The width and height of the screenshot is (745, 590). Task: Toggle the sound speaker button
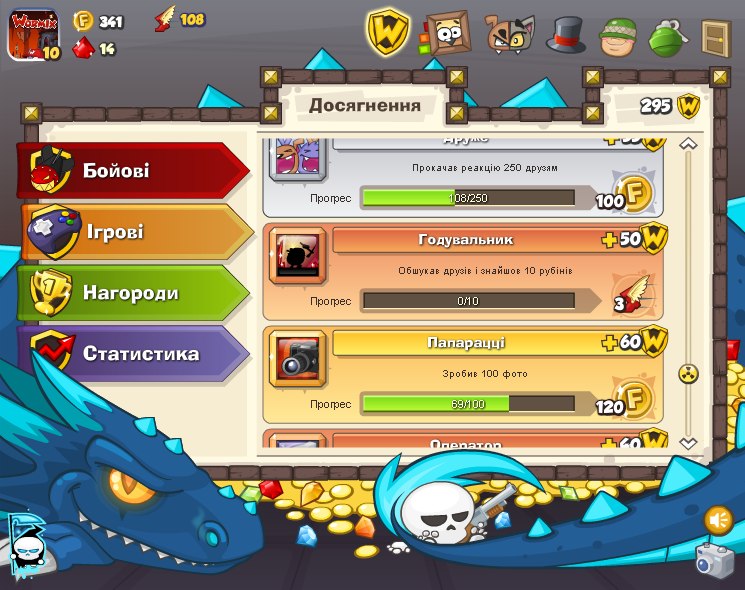[x=717, y=519]
